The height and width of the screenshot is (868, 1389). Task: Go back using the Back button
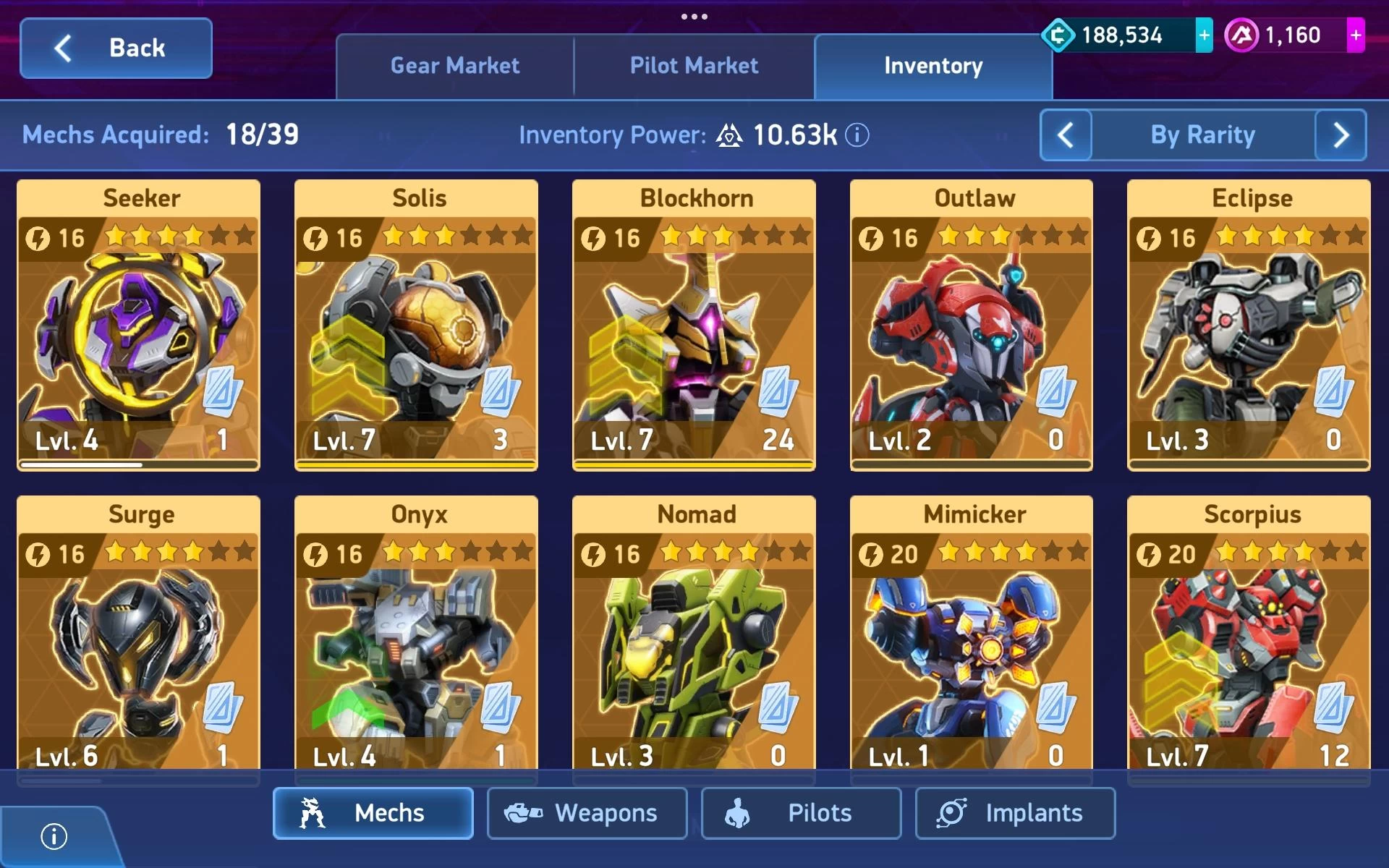coord(116,48)
